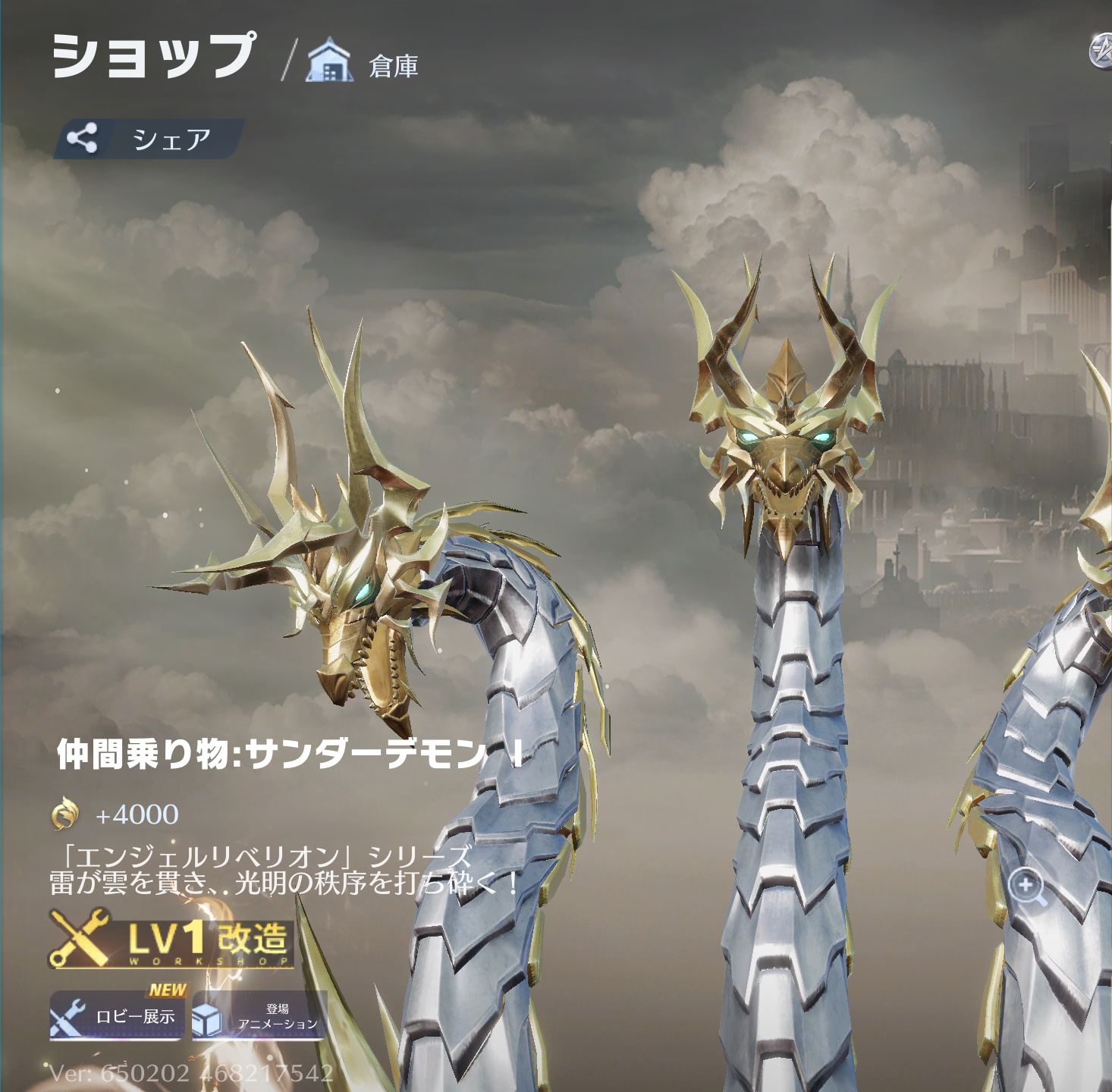Select the ロビー展示 lobby display button
1112x1092 pixels.
click(x=116, y=1015)
